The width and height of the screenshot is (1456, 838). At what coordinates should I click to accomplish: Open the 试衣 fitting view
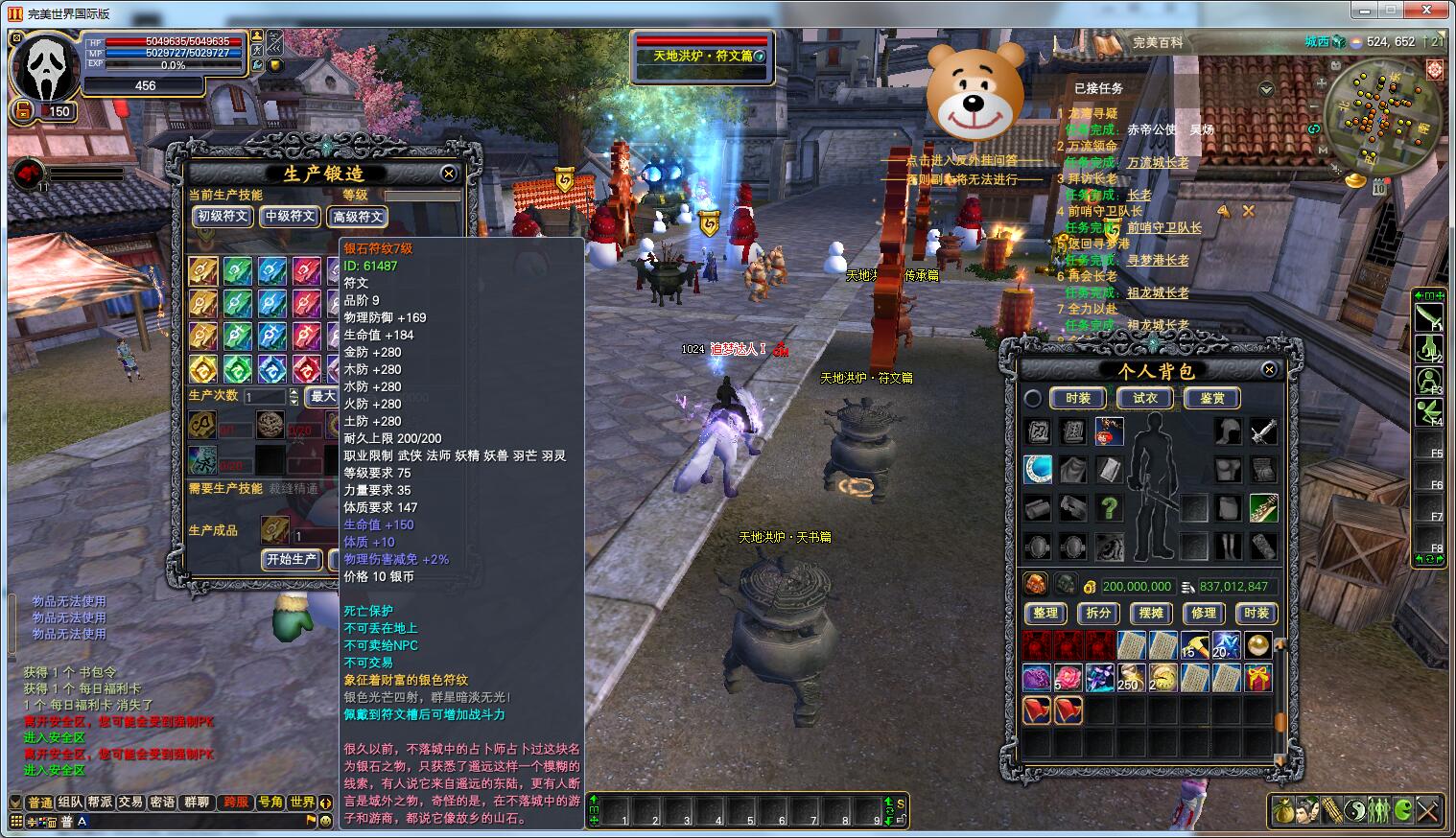click(x=1145, y=398)
